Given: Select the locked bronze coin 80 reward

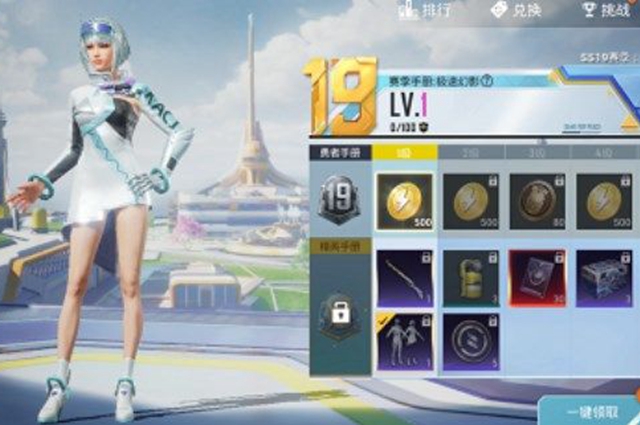Looking at the screenshot, I should [x=537, y=201].
